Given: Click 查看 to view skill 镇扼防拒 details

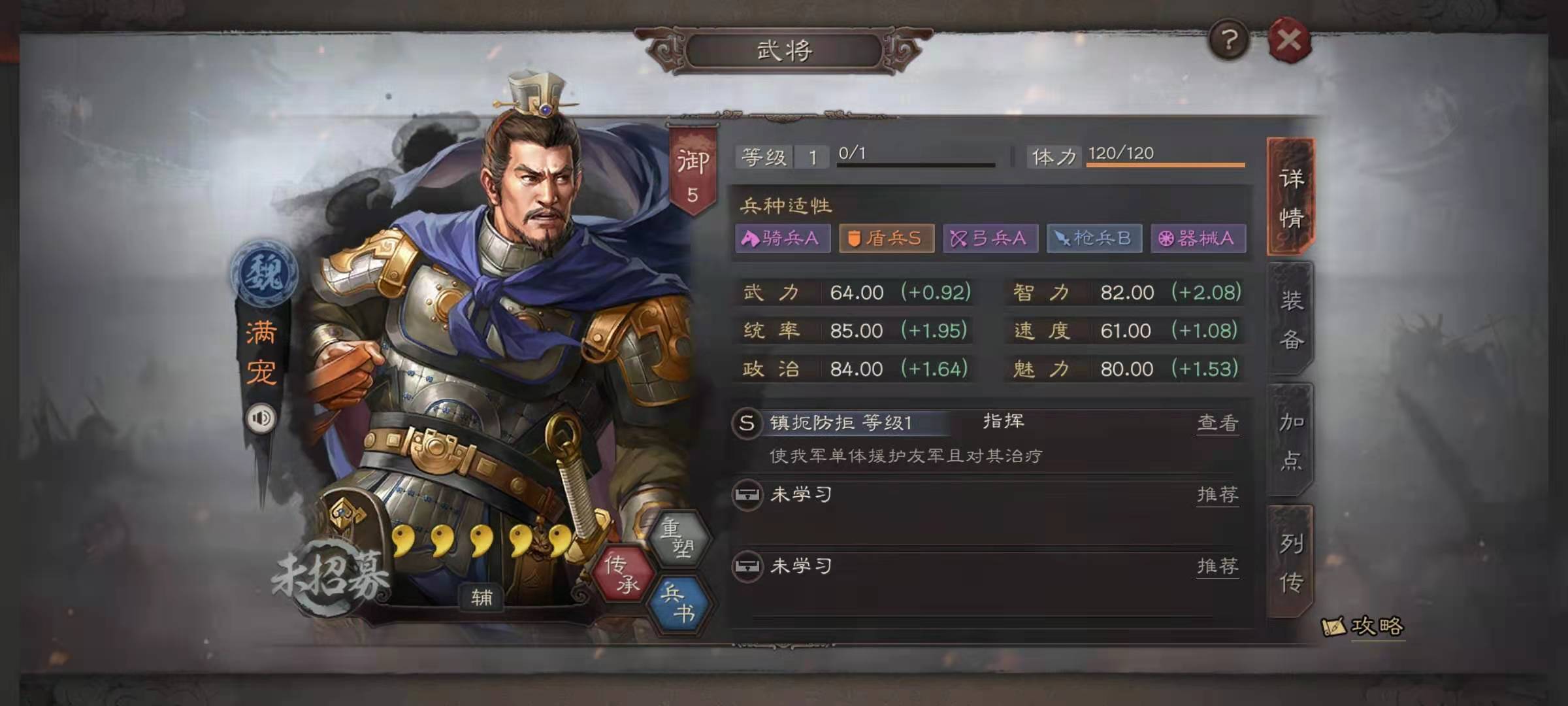Looking at the screenshot, I should (1218, 422).
